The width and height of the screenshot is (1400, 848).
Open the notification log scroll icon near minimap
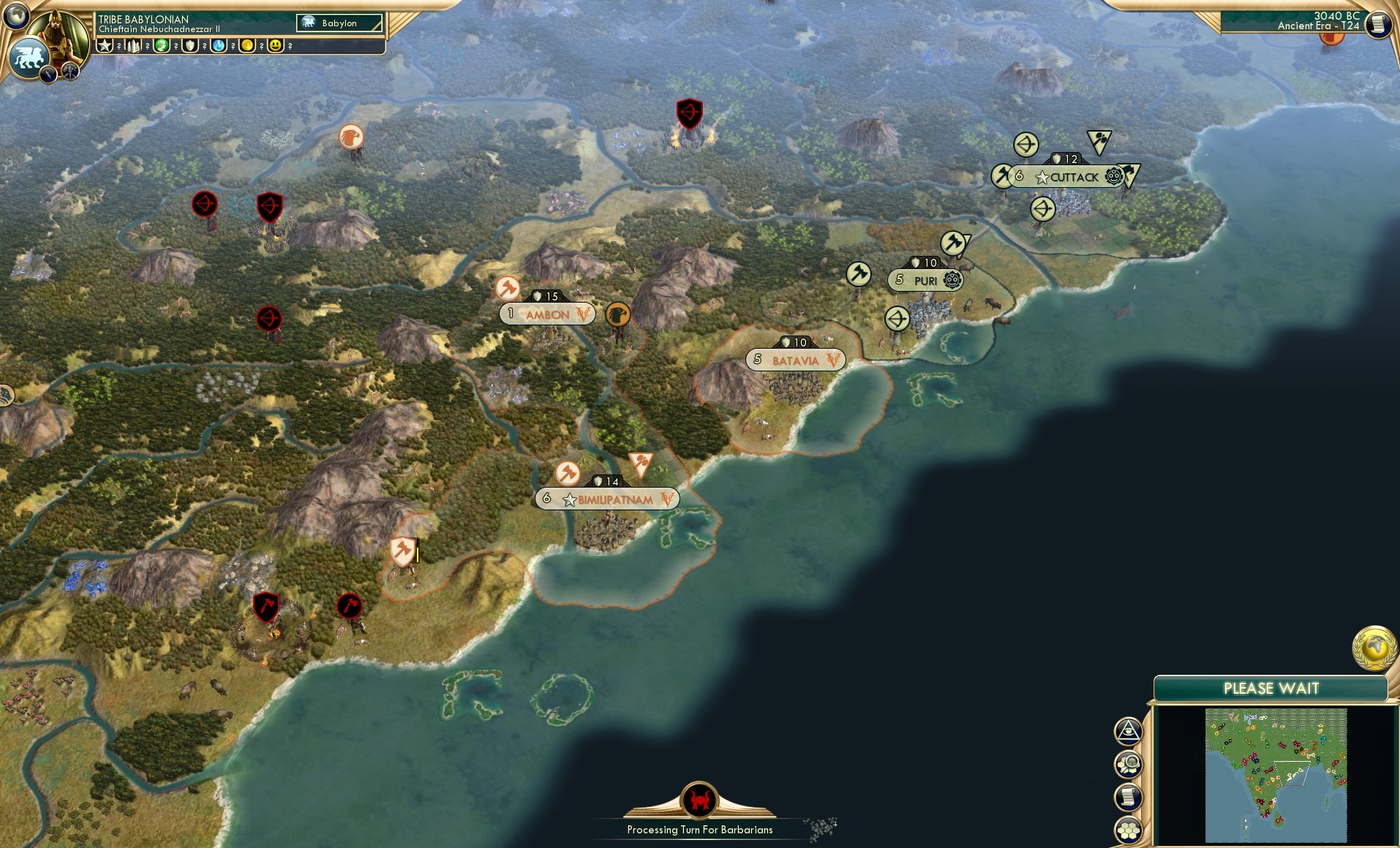[x=1127, y=797]
